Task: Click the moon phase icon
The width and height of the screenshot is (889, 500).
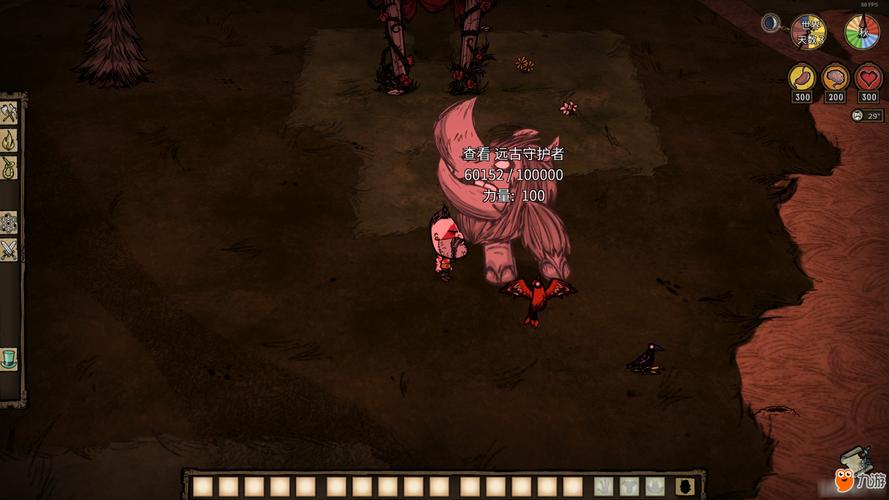Action: point(770,23)
